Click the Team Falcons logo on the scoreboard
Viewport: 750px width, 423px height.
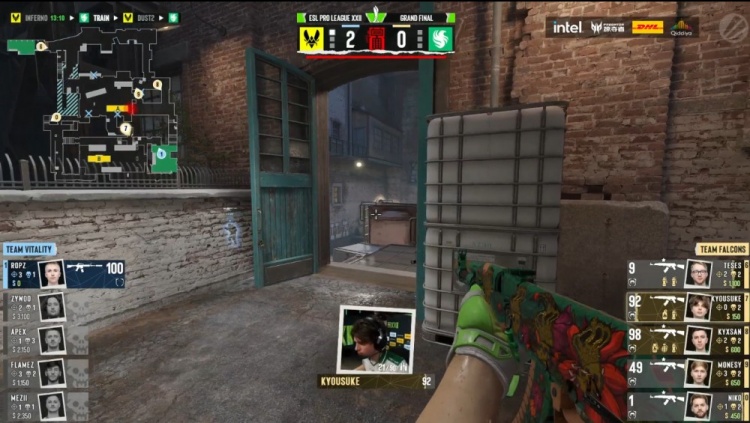tap(441, 39)
